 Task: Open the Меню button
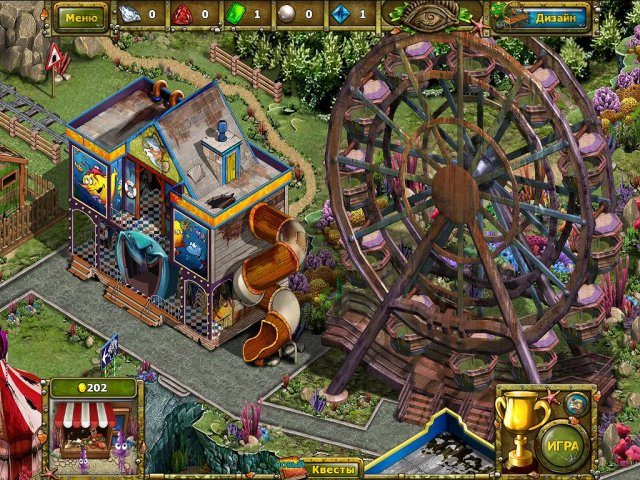80,17
